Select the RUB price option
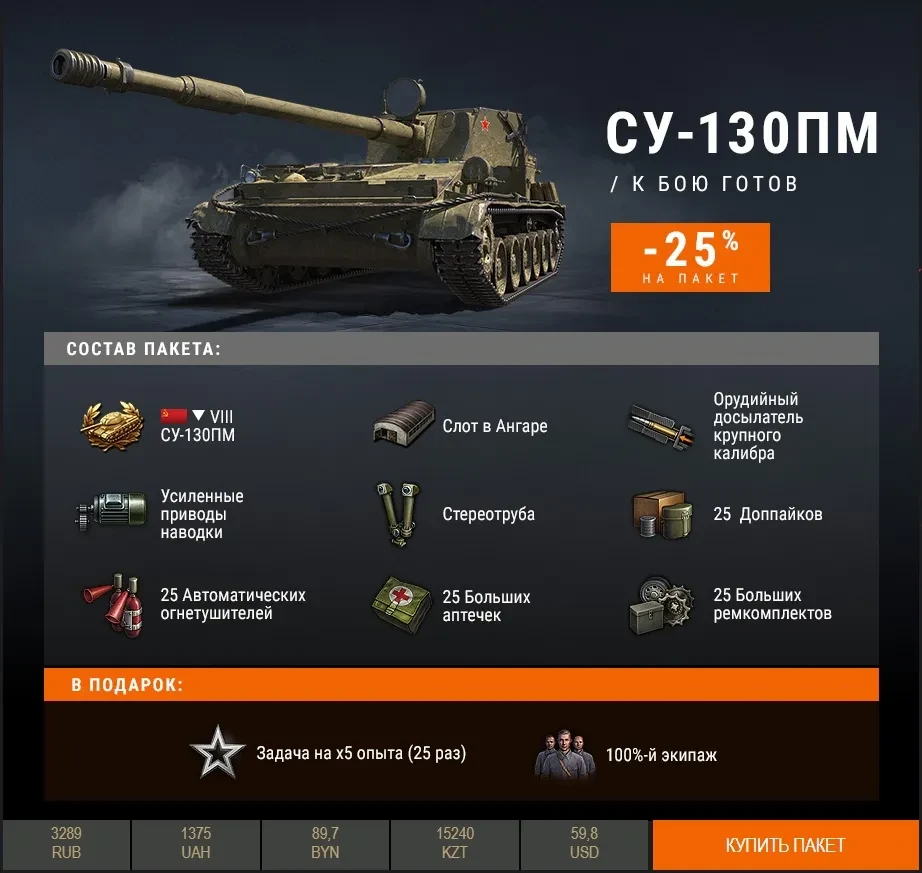922x873 pixels. (x=66, y=843)
